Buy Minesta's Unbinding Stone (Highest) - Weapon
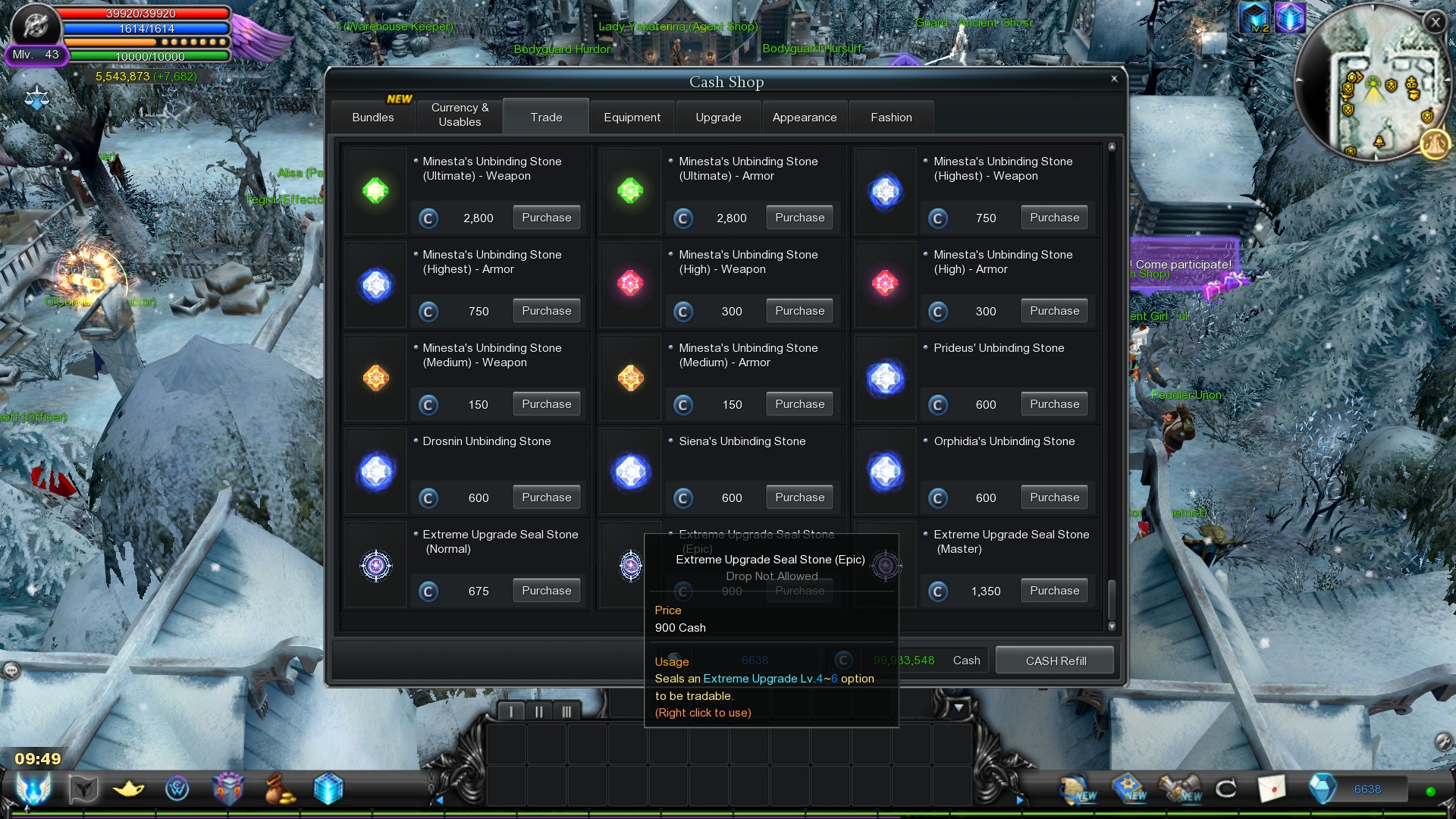This screenshot has height=819, width=1456. tap(1054, 218)
